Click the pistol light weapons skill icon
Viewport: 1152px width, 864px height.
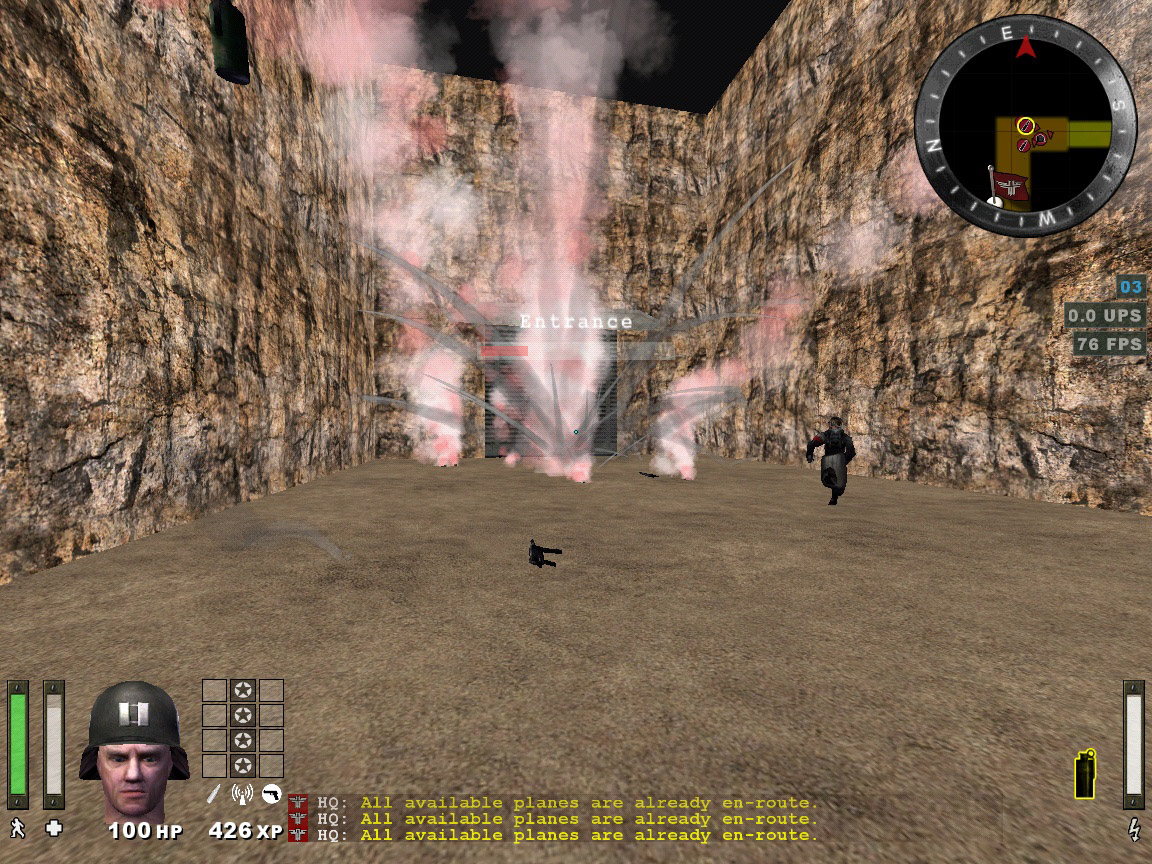point(270,794)
